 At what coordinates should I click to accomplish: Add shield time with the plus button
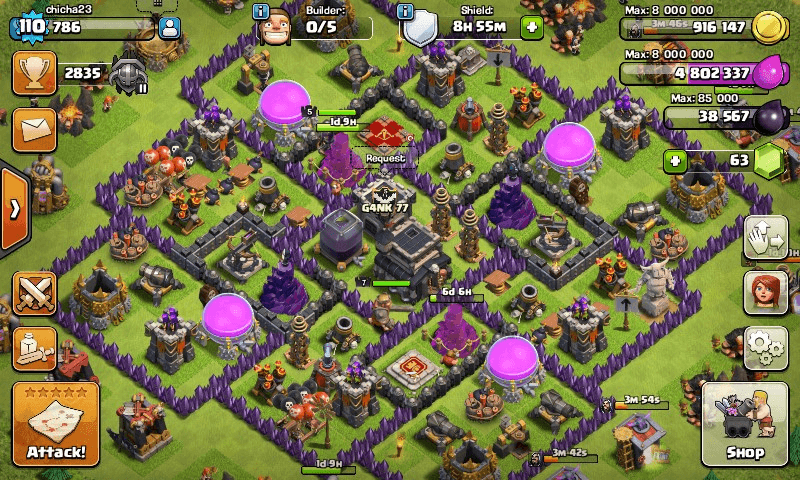531,27
